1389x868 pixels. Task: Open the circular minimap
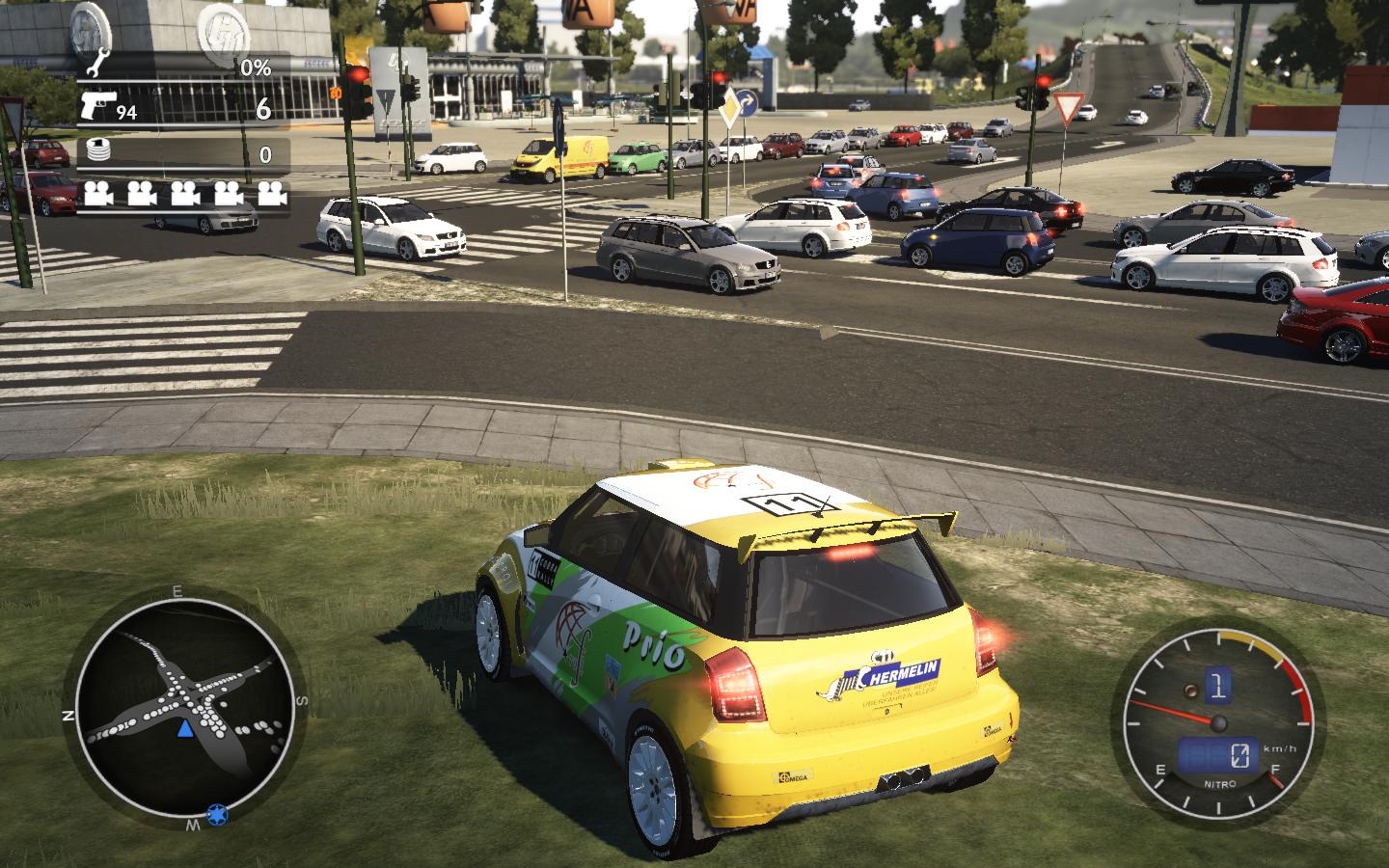click(183, 707)
